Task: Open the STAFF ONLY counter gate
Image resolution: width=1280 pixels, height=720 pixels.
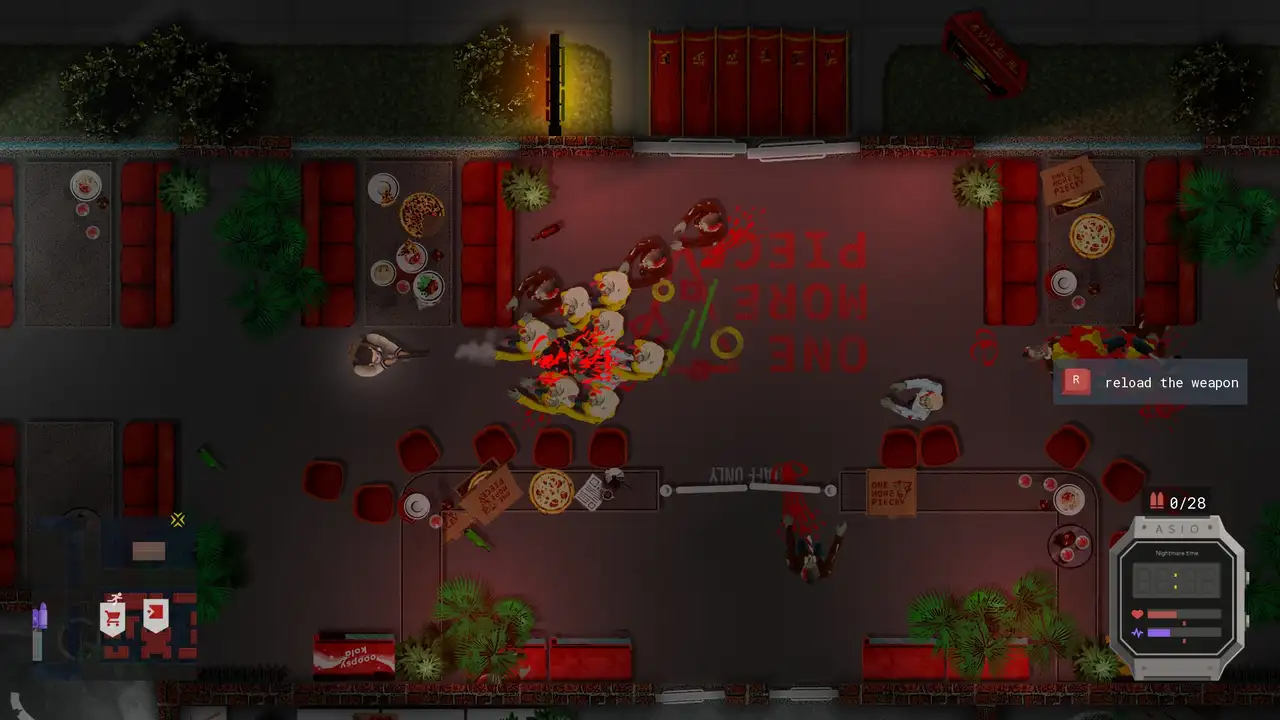Action: pyautogui.click(x=750, y=488)
